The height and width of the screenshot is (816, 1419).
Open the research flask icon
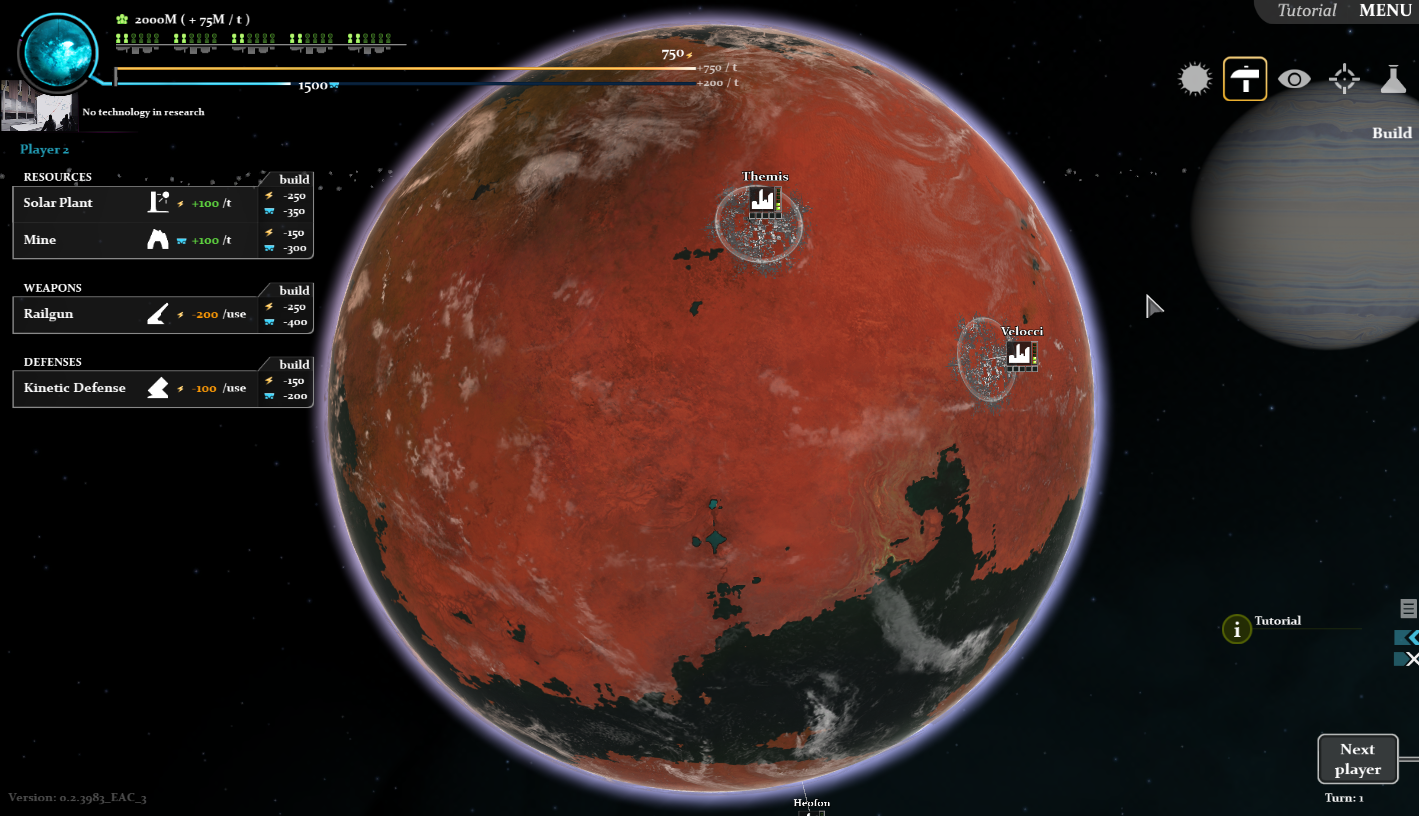(x=1392, y=78)
